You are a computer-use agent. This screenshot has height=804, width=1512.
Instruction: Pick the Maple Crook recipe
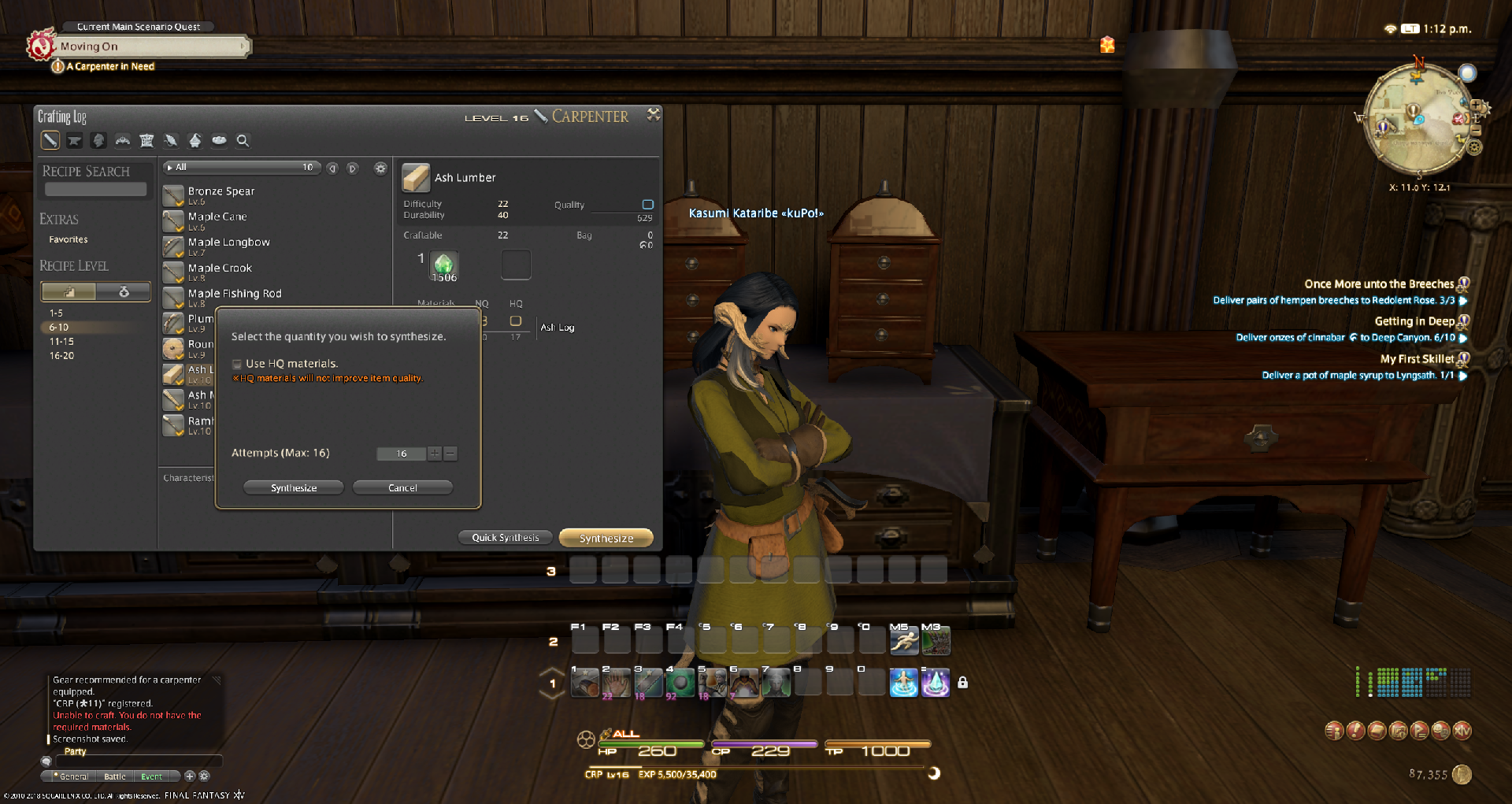pos(220,269)
